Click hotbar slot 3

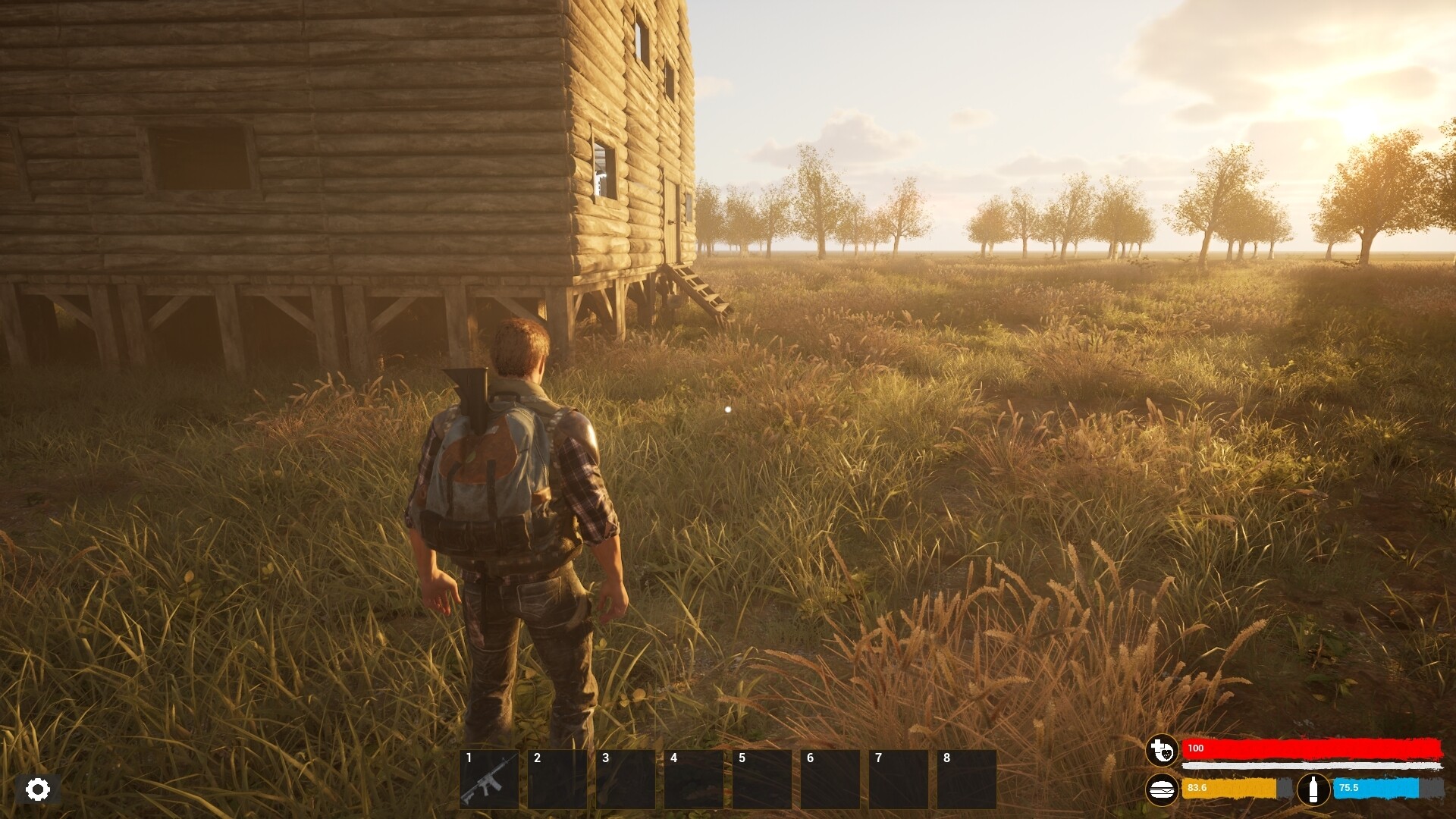(627, 779)
